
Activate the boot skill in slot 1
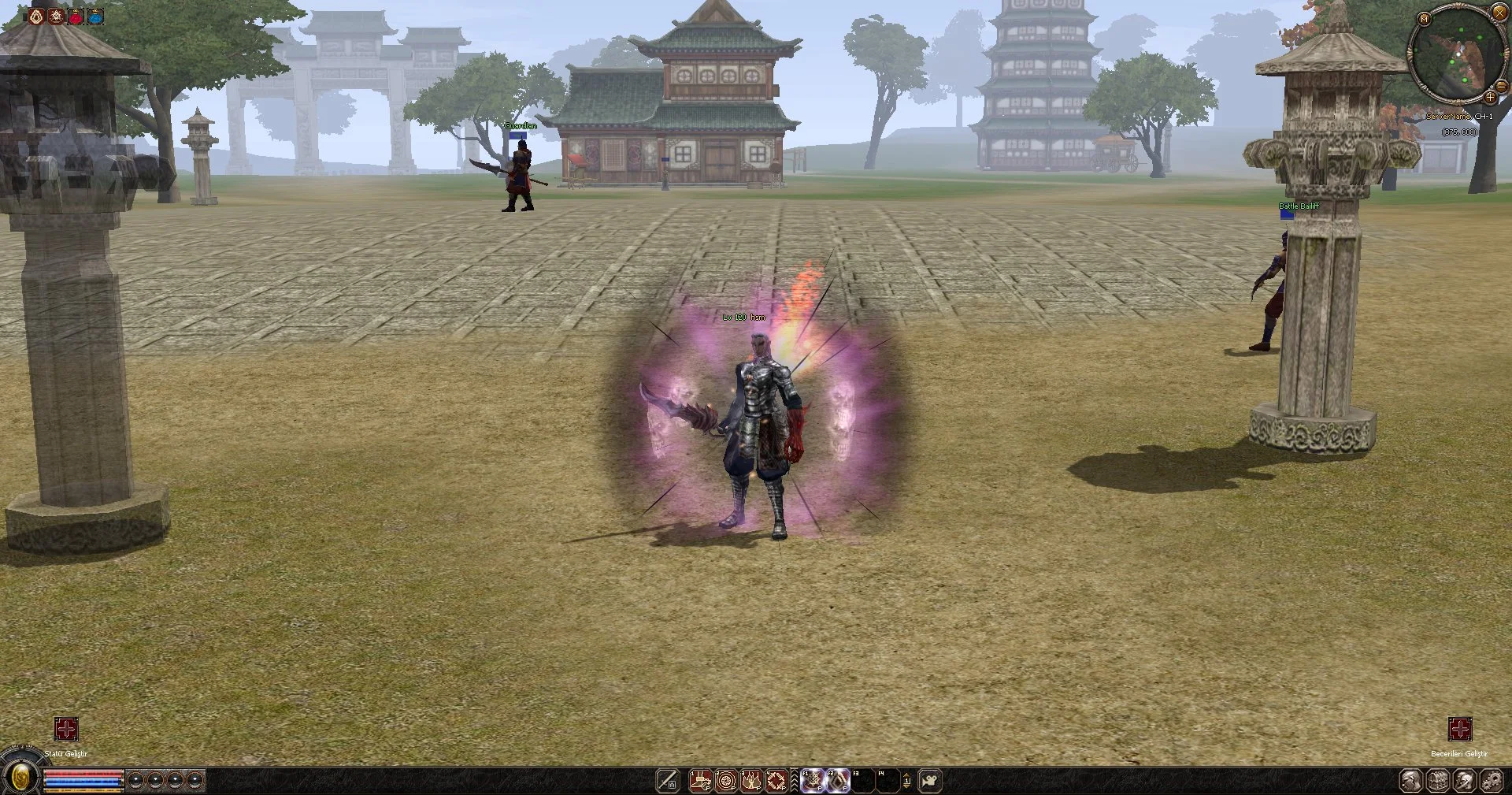pyautogui.click(x=701, y=781)
